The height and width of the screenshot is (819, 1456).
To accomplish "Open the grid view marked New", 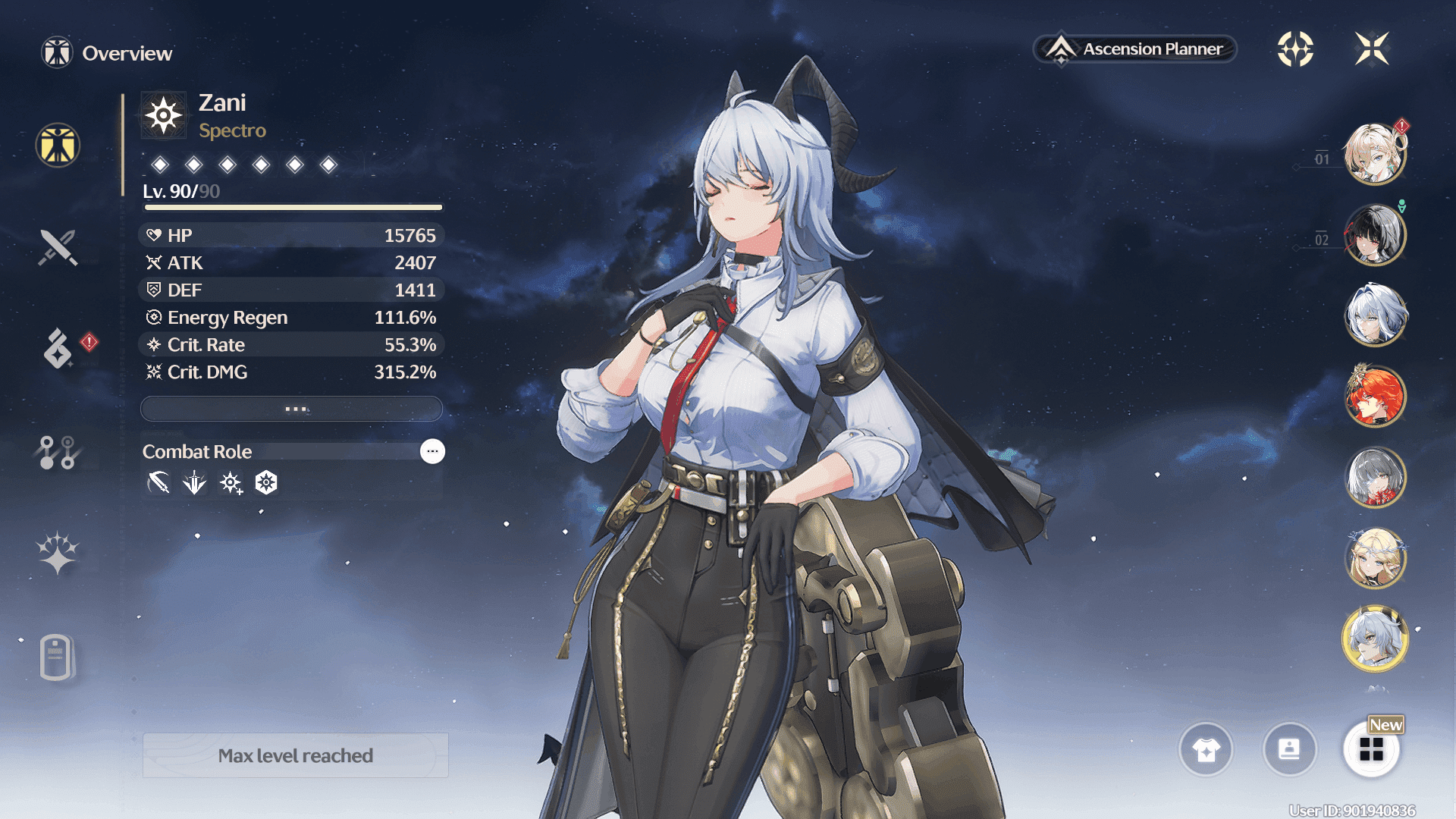I will click(x=1371, y=750).
